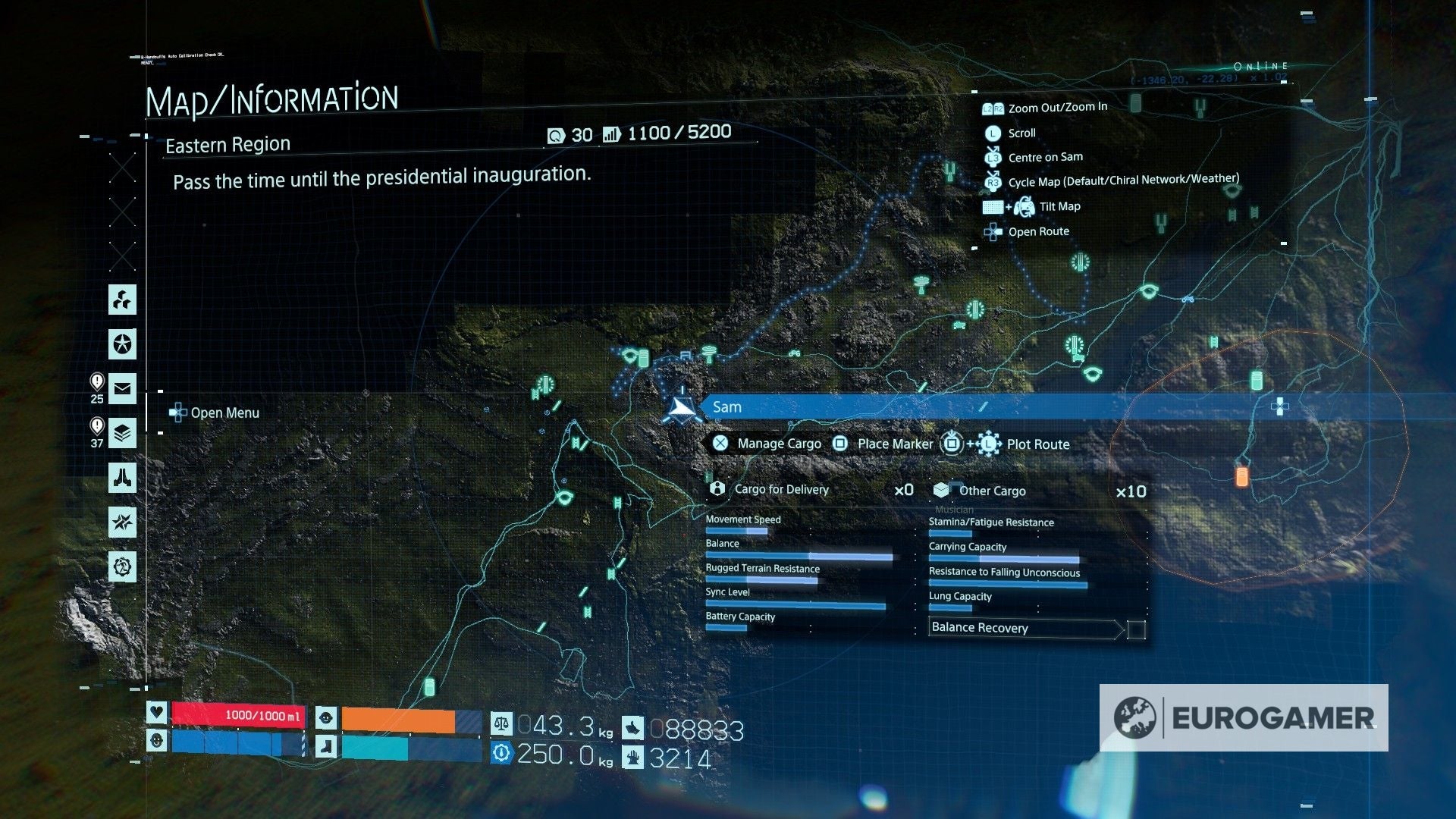
Task: Open the star/bridge links panel icon
Action: click(x=122, y=344)
